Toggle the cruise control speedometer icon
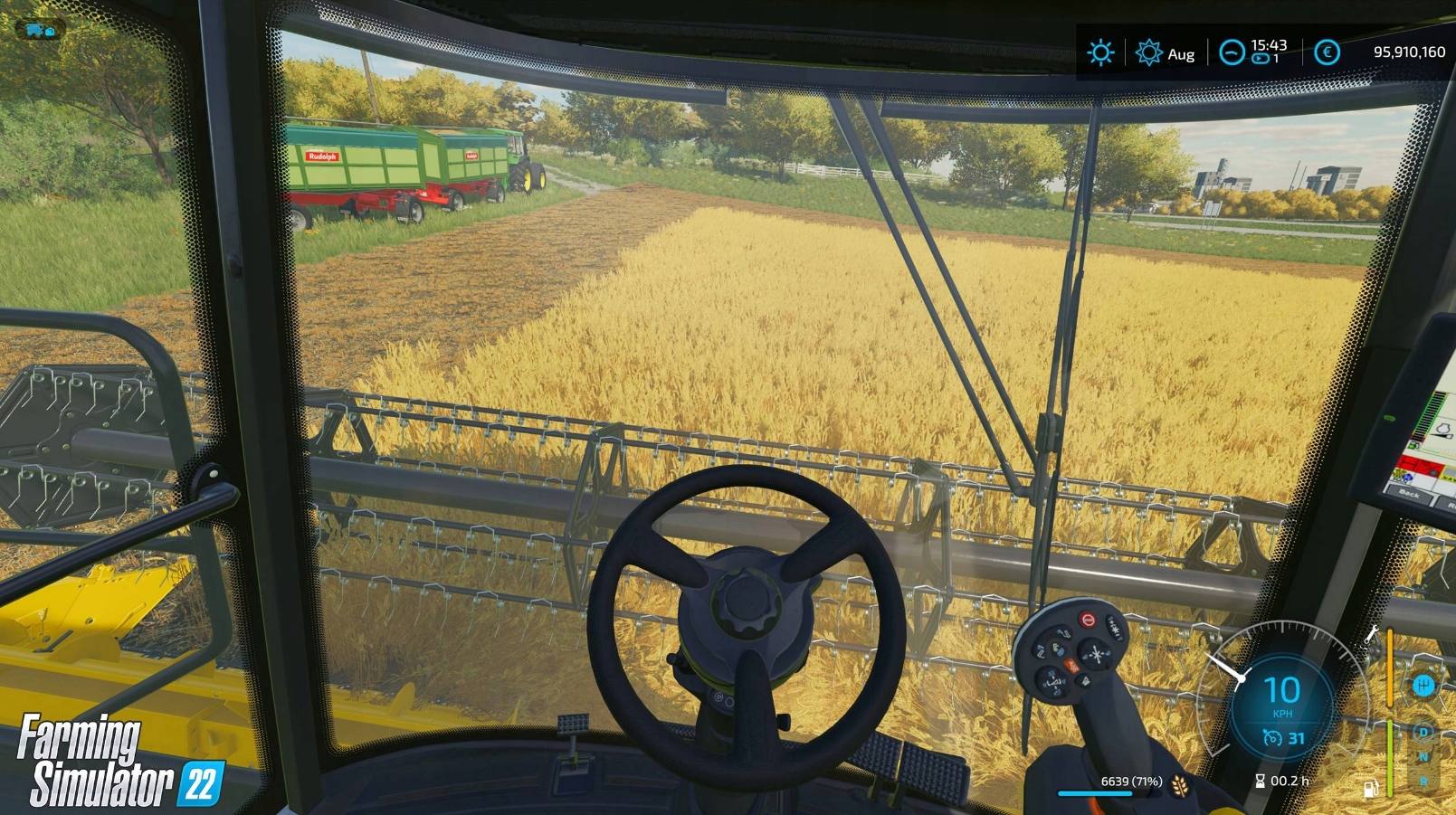 click(1271, 739)
